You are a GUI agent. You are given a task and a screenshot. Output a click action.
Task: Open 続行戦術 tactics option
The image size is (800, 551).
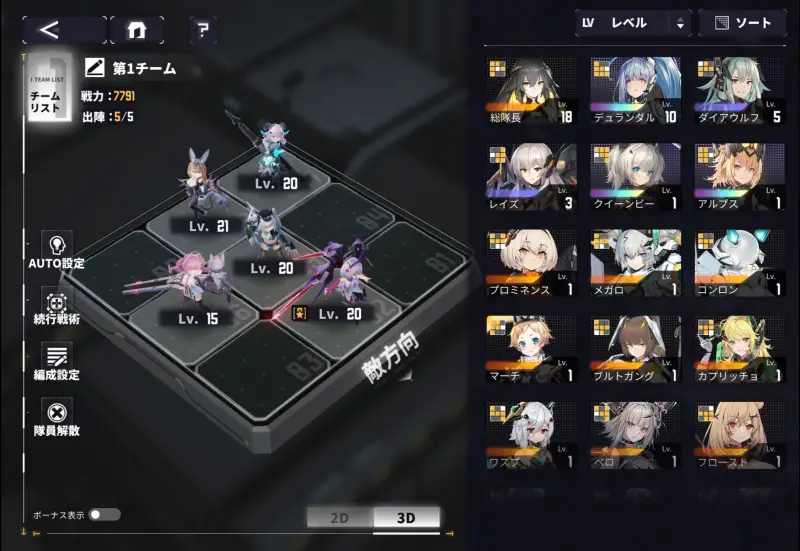(57, 307)
